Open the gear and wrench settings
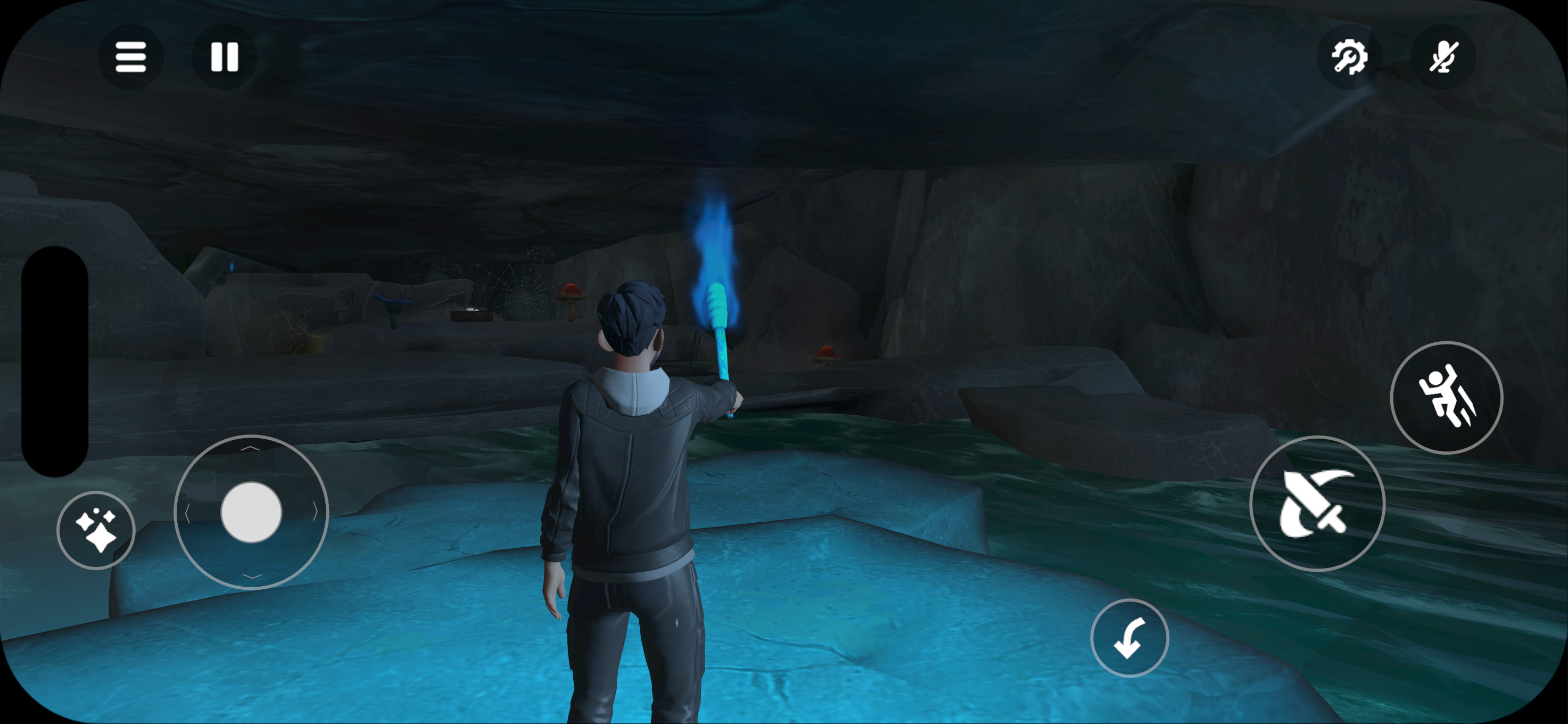The height and width of the screenshot is (724, 1568). (x=1349, y=57)
